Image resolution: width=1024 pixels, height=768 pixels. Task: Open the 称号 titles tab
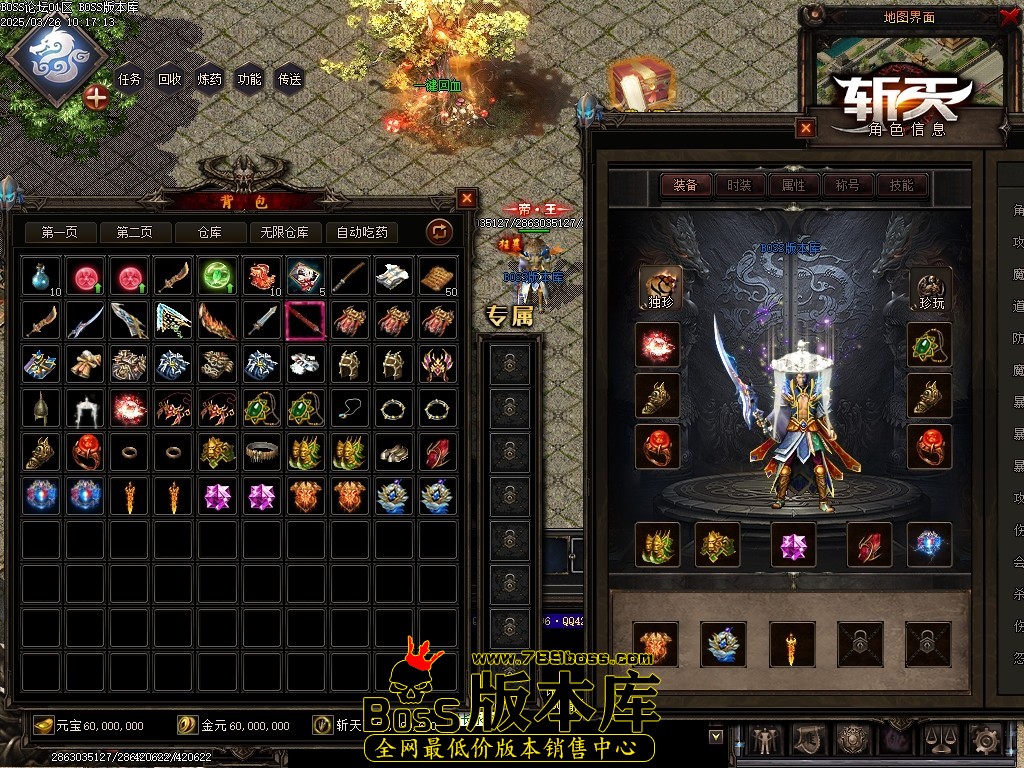tap(847, 185)
